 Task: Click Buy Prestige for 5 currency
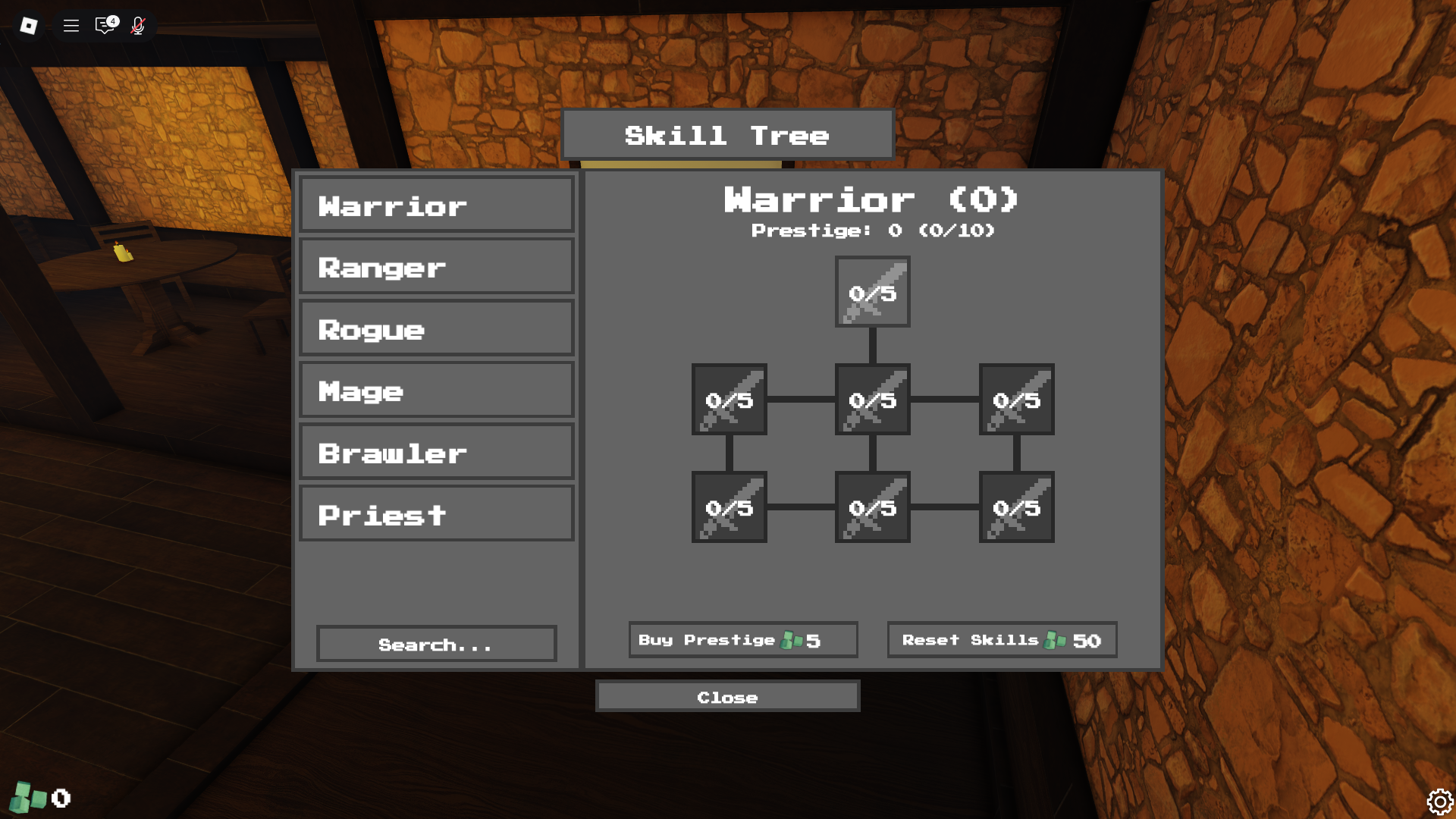coord(742,639)
